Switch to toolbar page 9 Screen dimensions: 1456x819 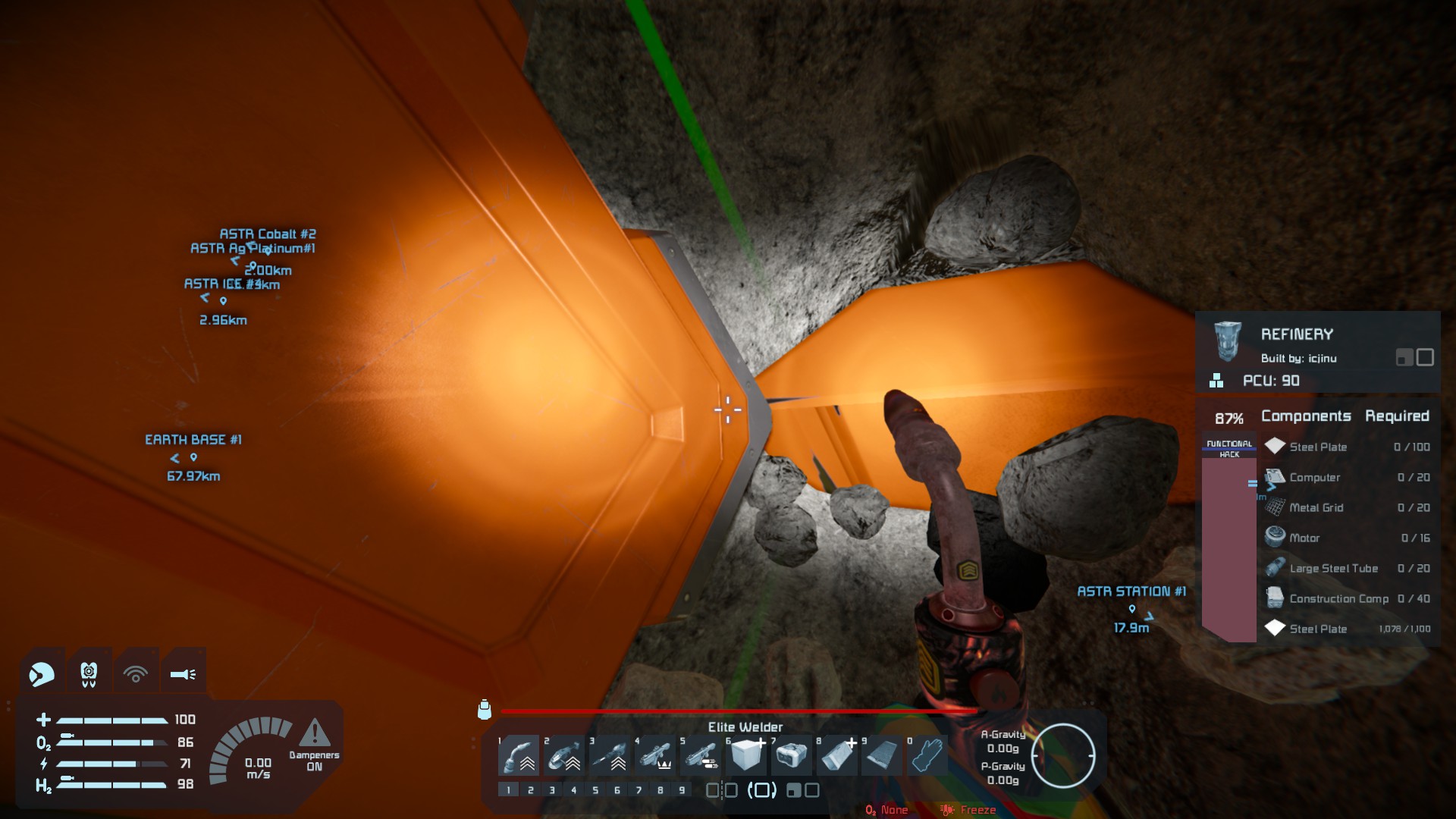682,790
